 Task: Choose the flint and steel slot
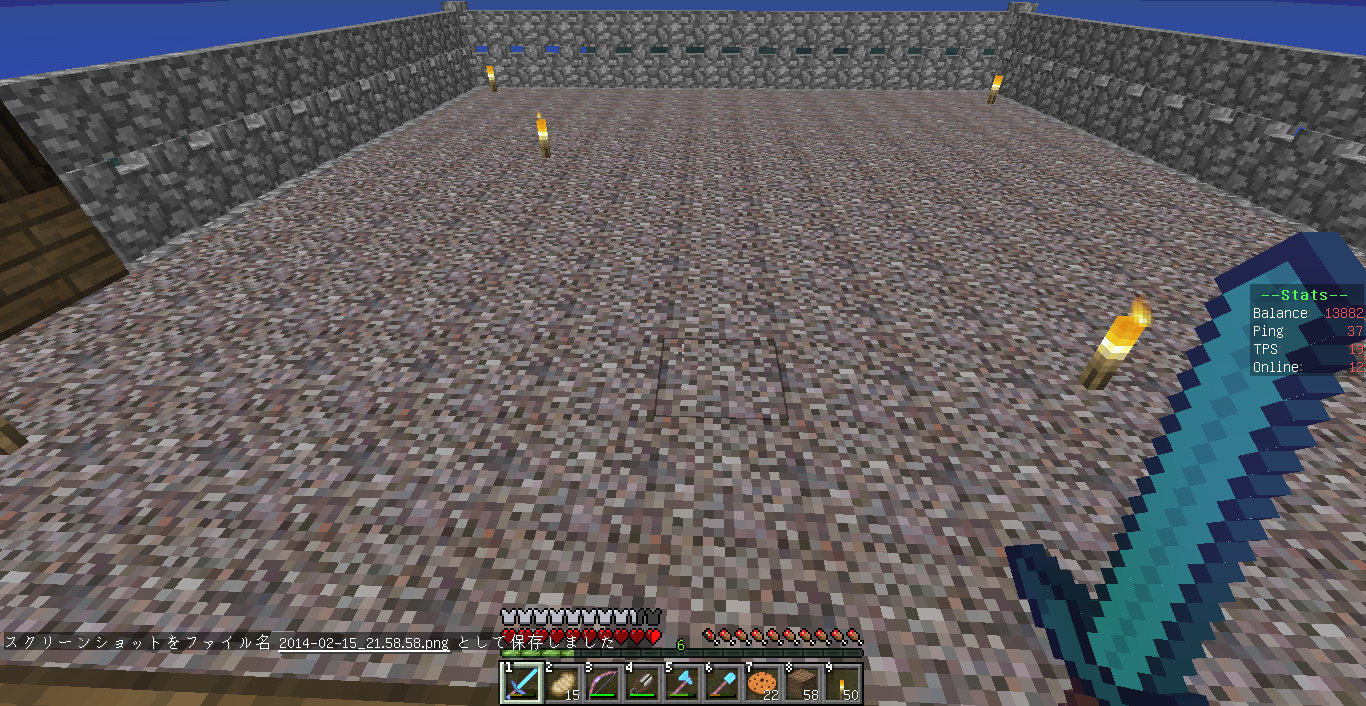tap(642, 683)
